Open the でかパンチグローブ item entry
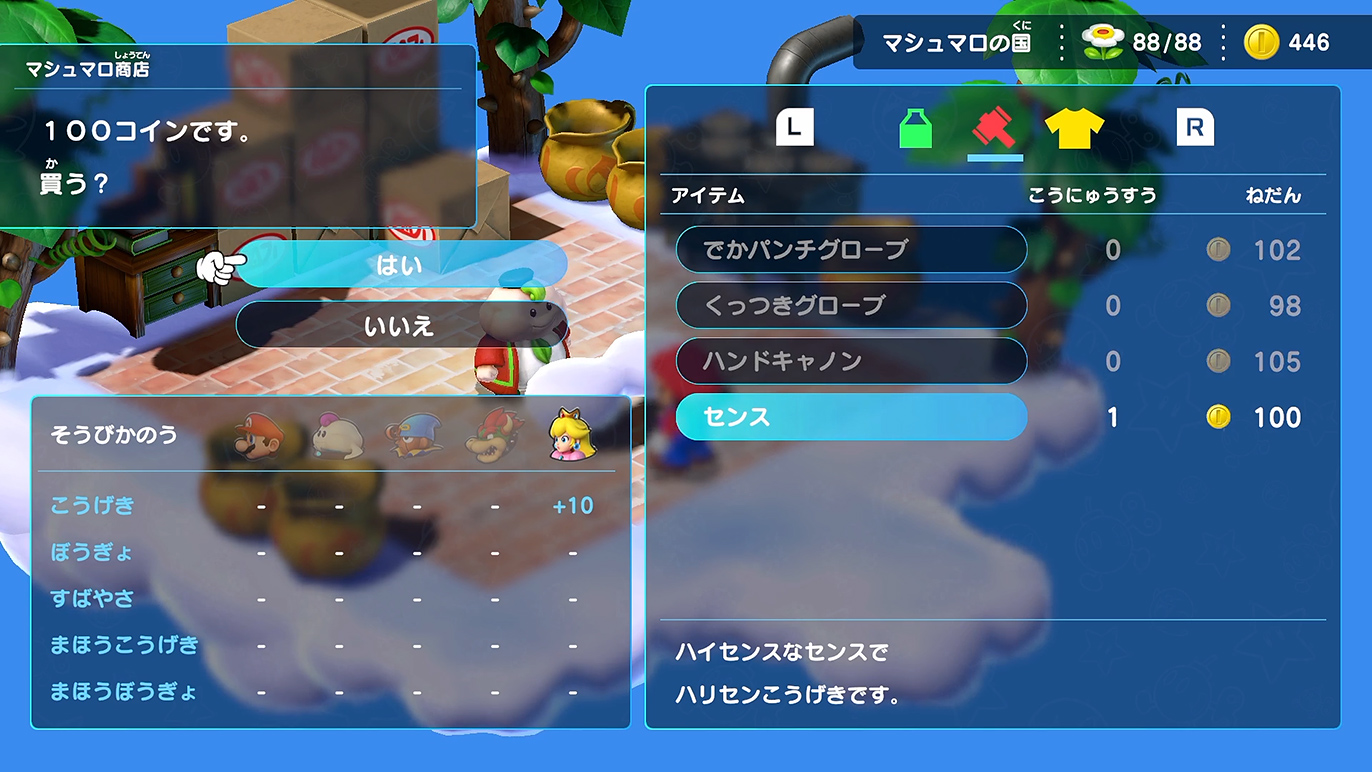1372x772 pixels. coord(851,250)
